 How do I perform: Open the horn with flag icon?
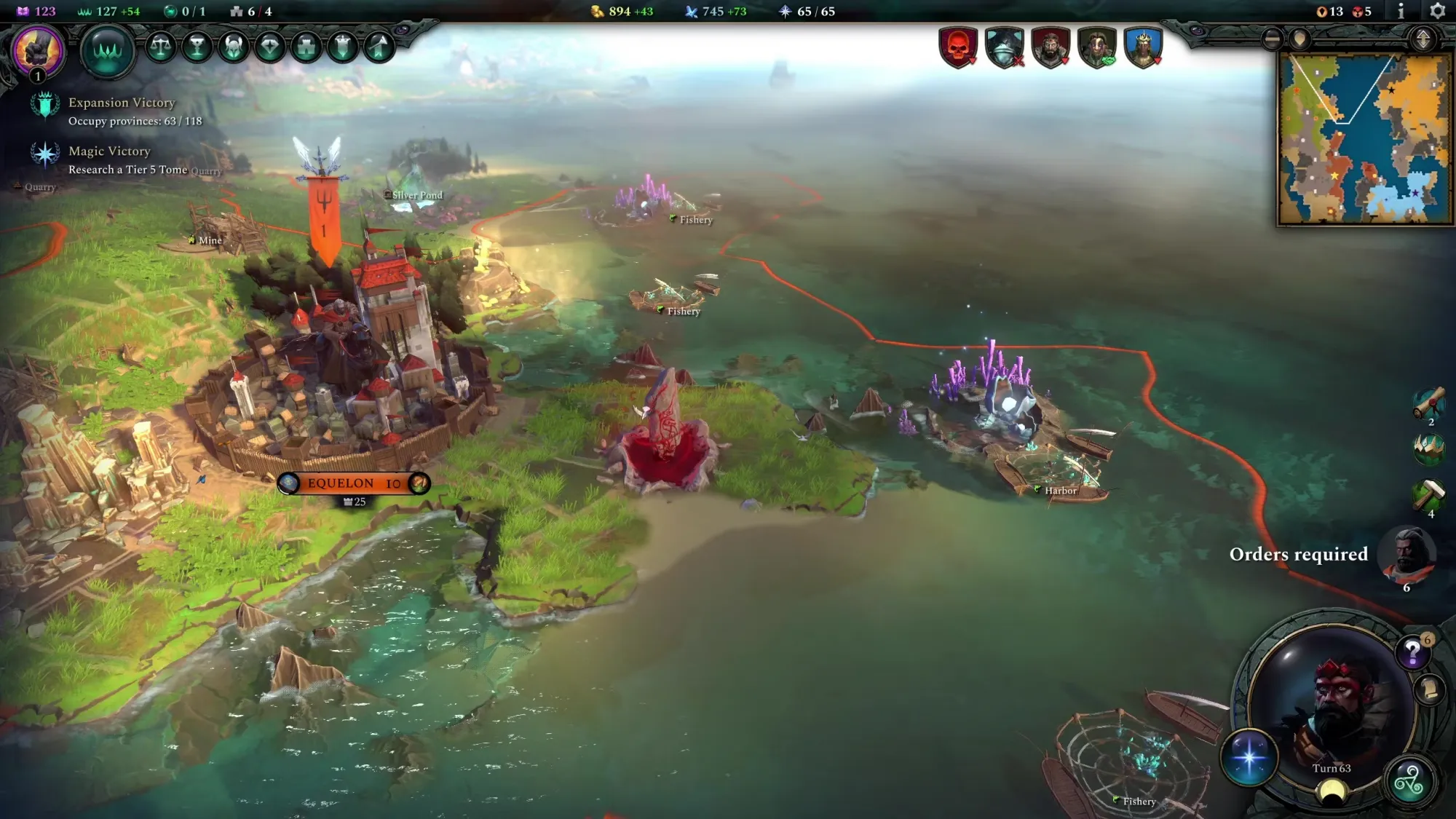[x=379, y=47]
